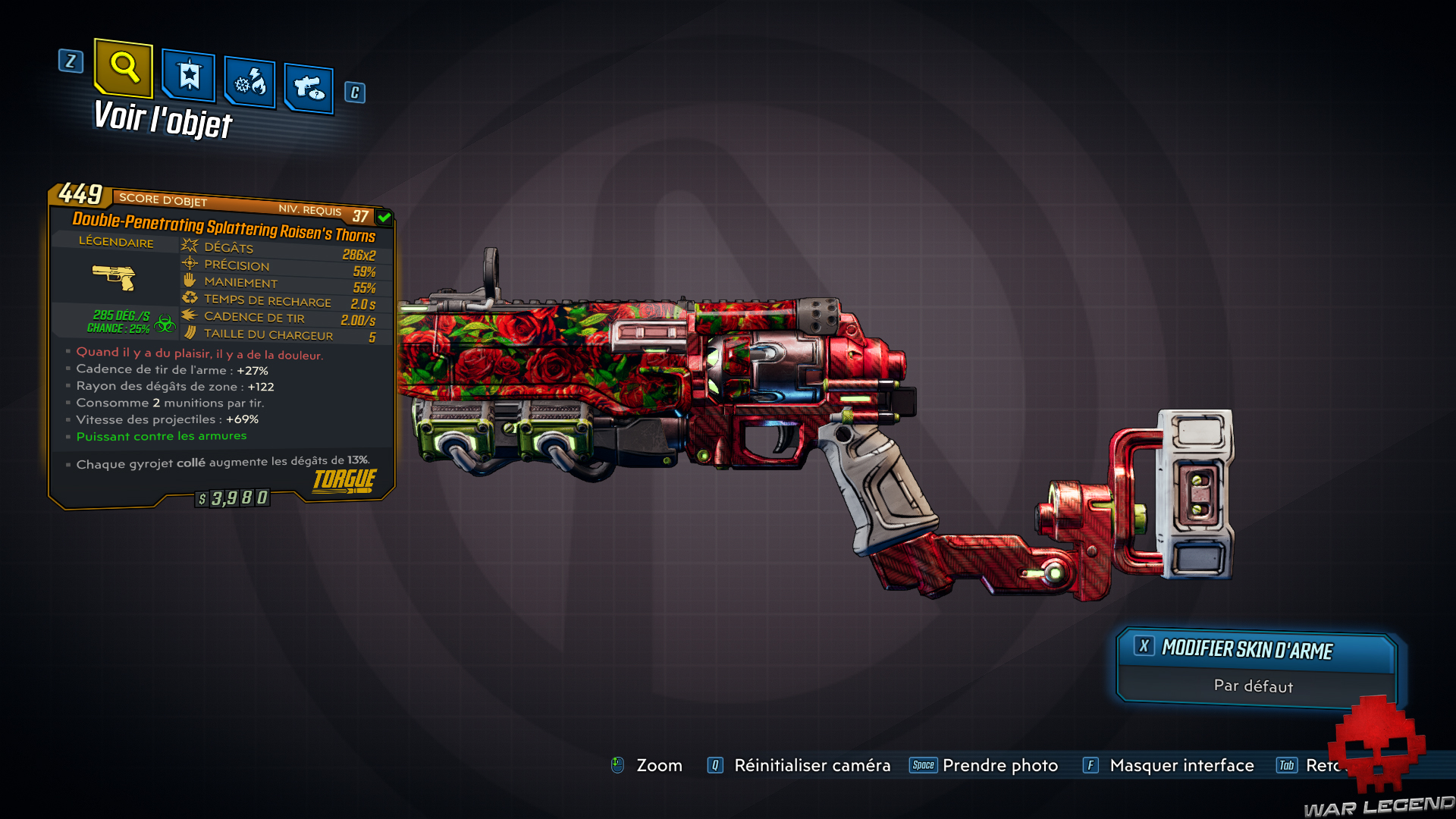Click Prendre photo
Screen dimensions: 1456x819
coord(999,765)
